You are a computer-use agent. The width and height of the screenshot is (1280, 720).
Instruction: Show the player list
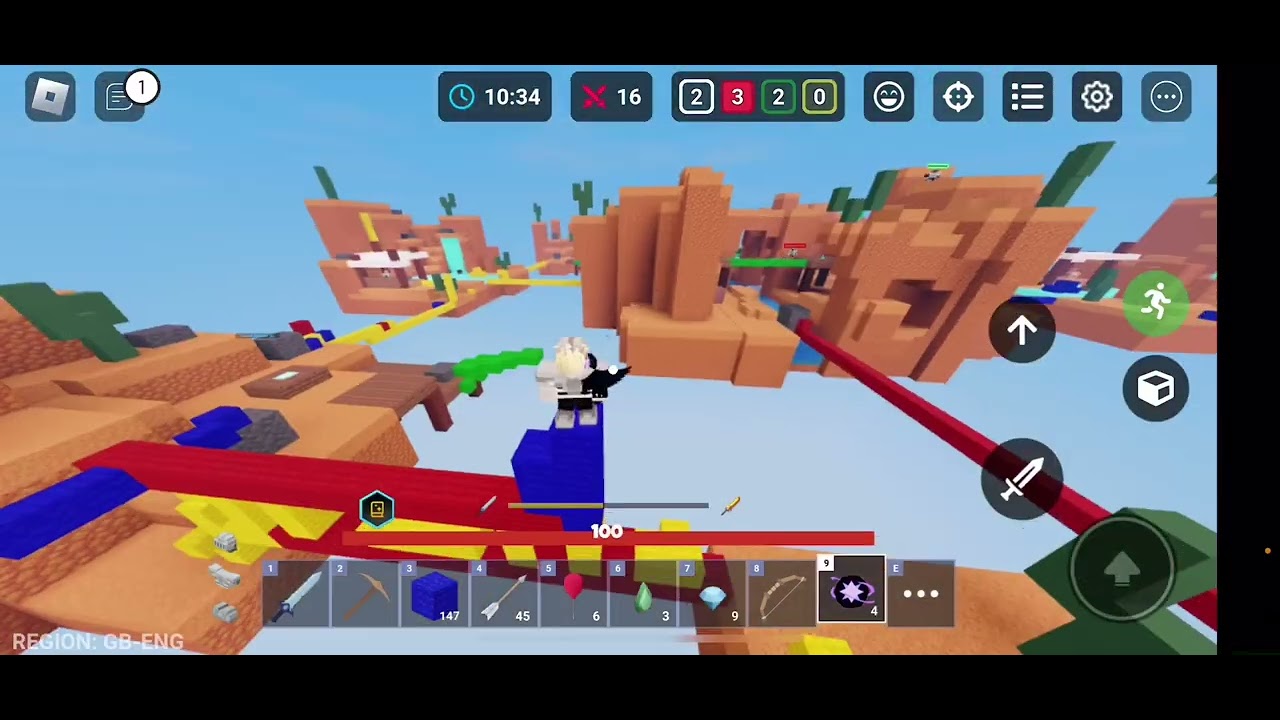coord(1027,96)
